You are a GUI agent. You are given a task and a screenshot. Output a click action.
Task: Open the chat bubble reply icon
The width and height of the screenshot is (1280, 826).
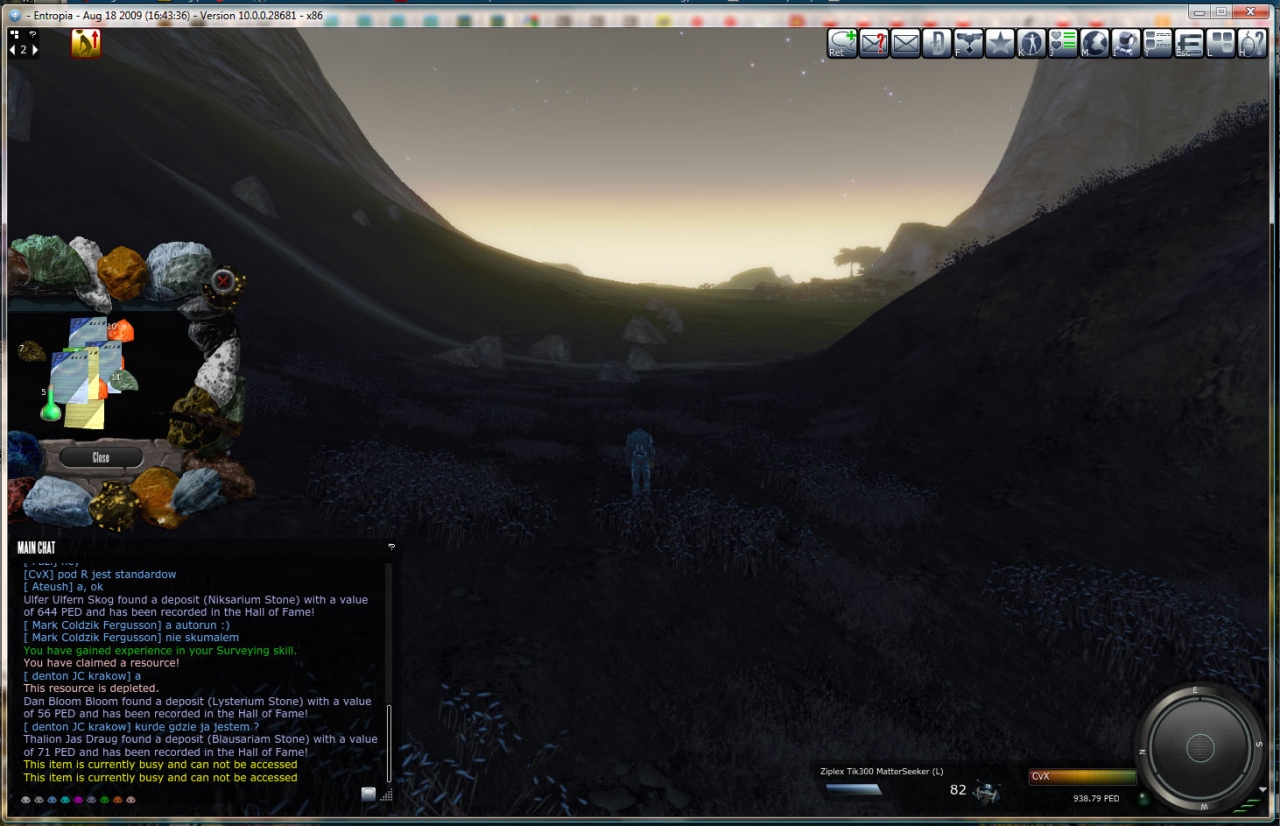[x=842, y=43]
